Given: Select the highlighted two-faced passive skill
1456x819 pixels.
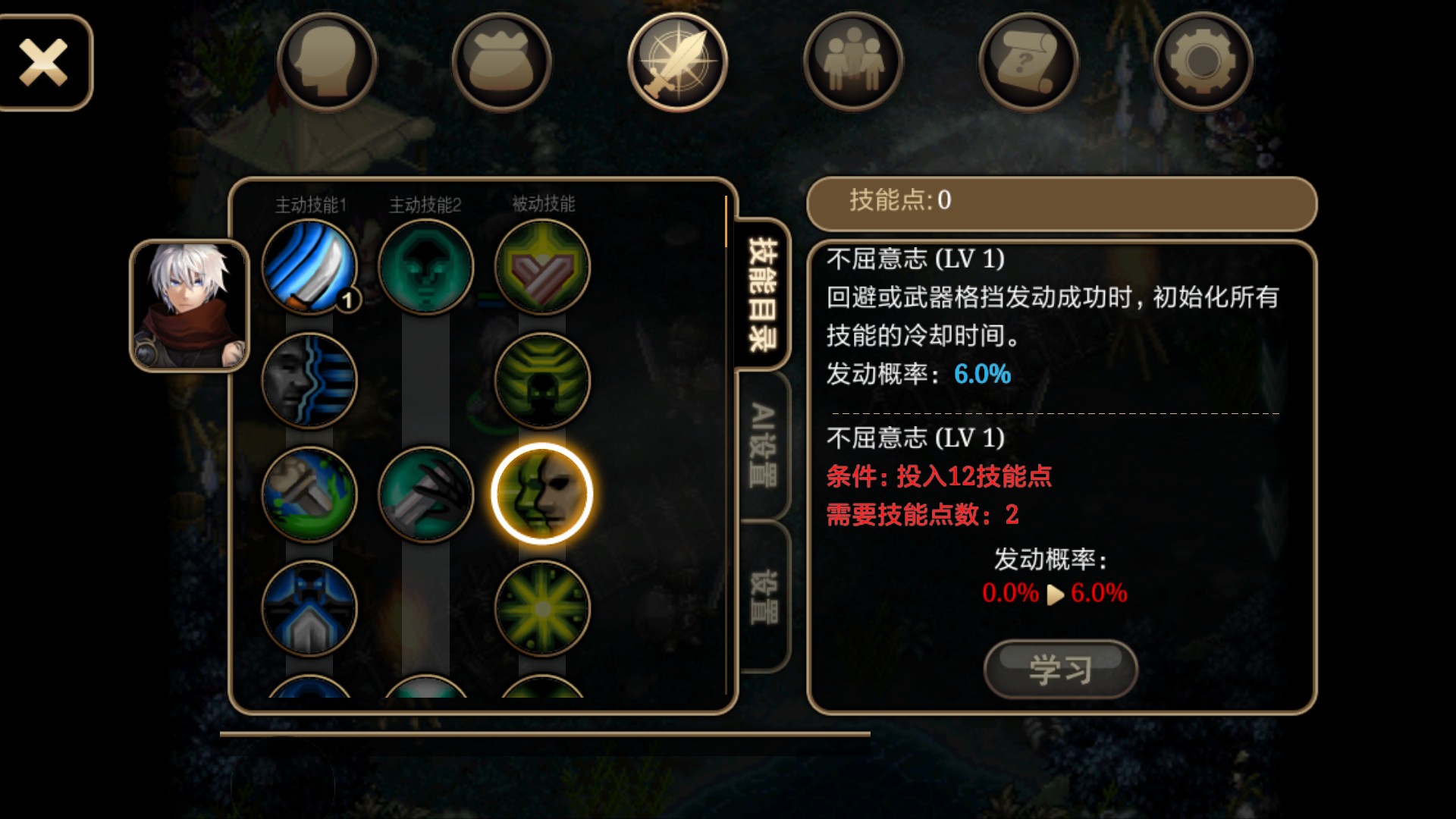Looking at the screenshot, I should [x=541, y=494].
